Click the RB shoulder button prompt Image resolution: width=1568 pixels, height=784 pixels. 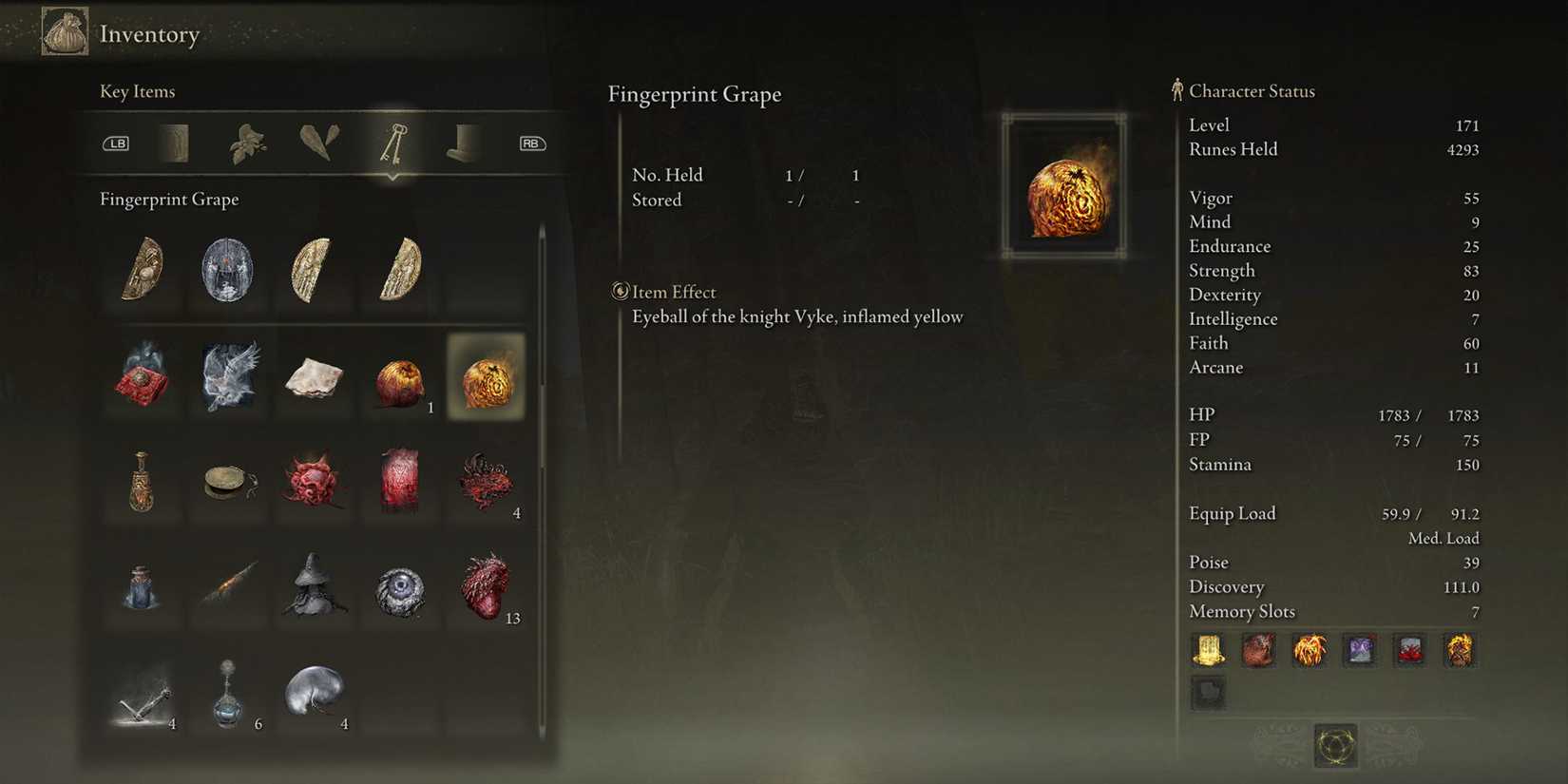coord(532,143)
